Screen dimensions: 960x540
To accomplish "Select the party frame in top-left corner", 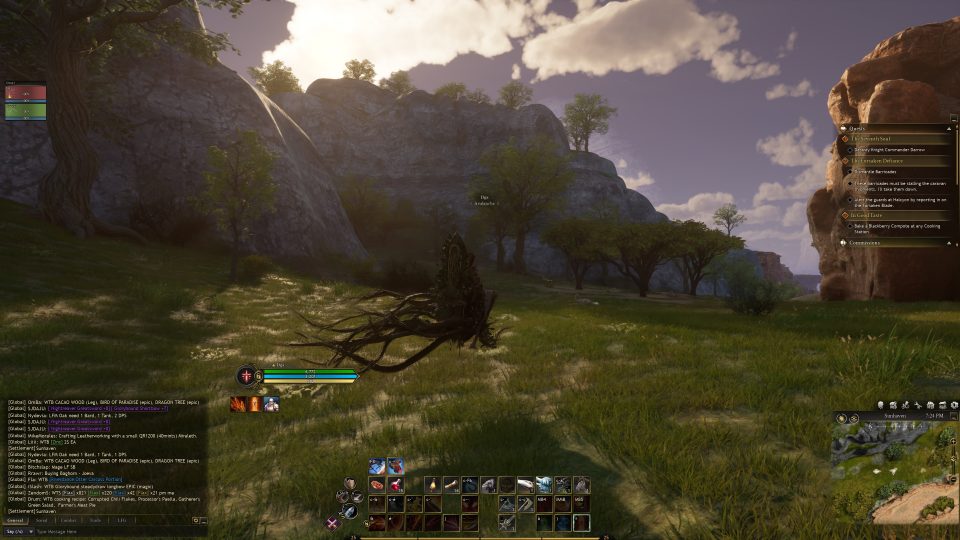I will point(25,102).
